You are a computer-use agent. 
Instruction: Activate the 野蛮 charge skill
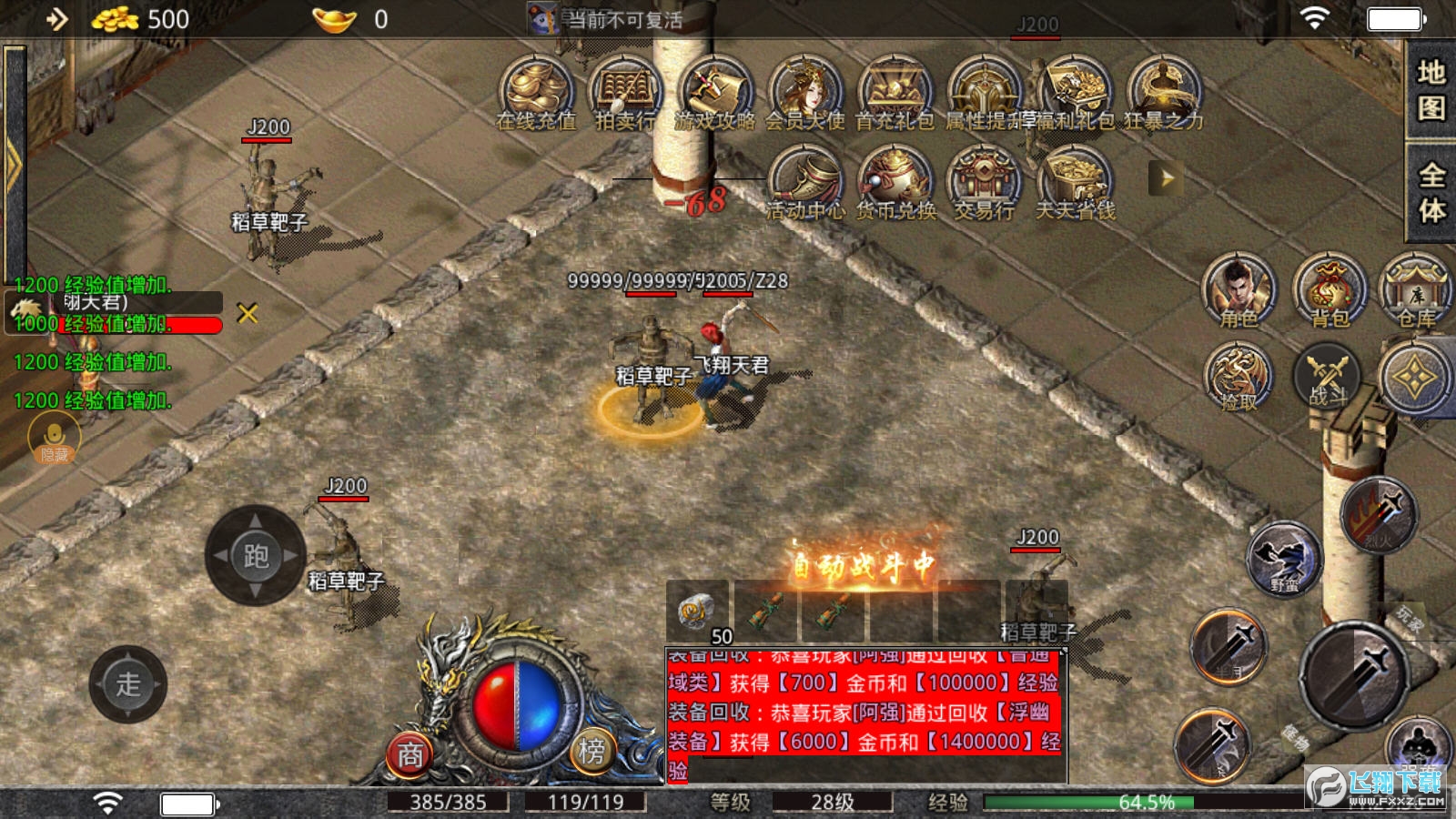(x=1284, y=557)
